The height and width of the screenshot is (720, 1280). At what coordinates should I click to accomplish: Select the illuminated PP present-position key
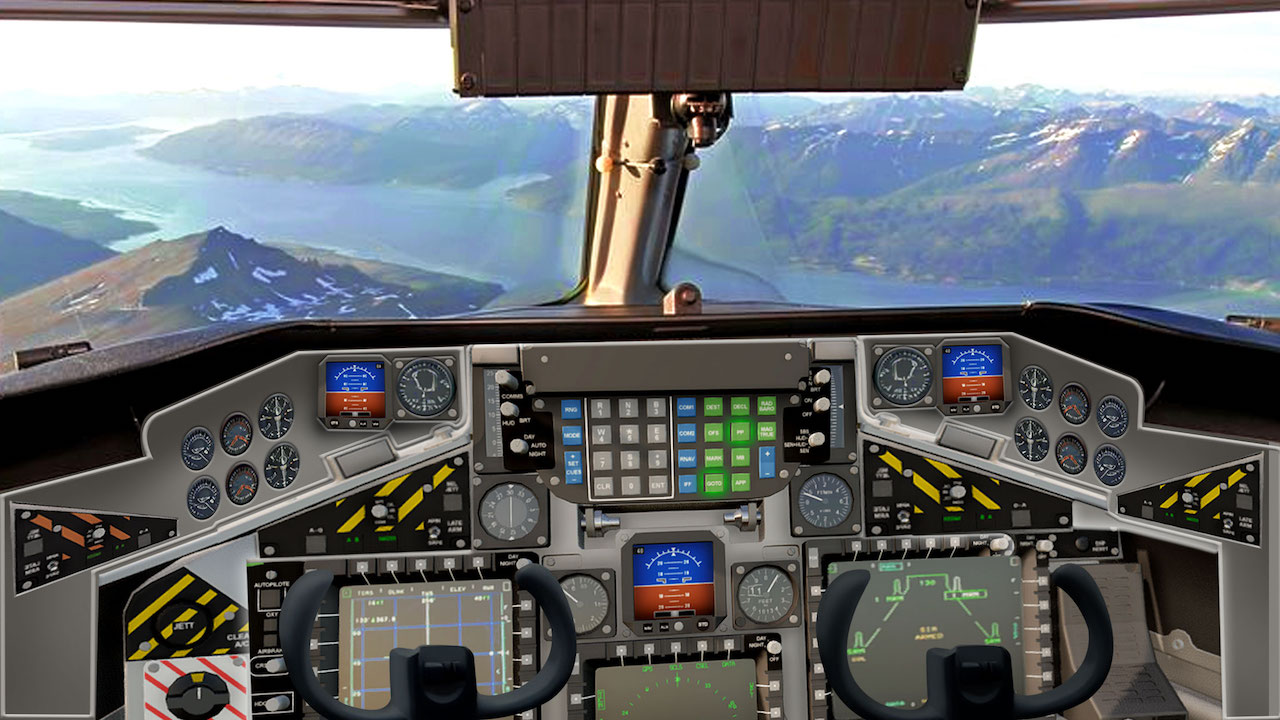point(741,431)
